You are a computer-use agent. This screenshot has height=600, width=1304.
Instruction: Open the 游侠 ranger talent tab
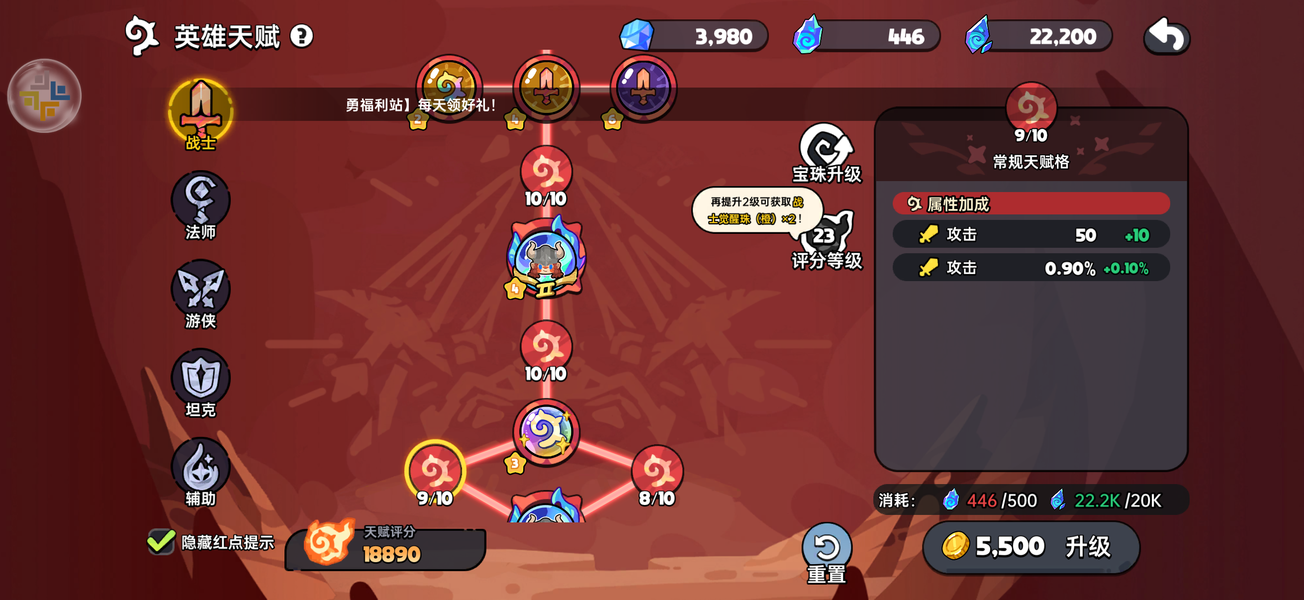(201, 289)
